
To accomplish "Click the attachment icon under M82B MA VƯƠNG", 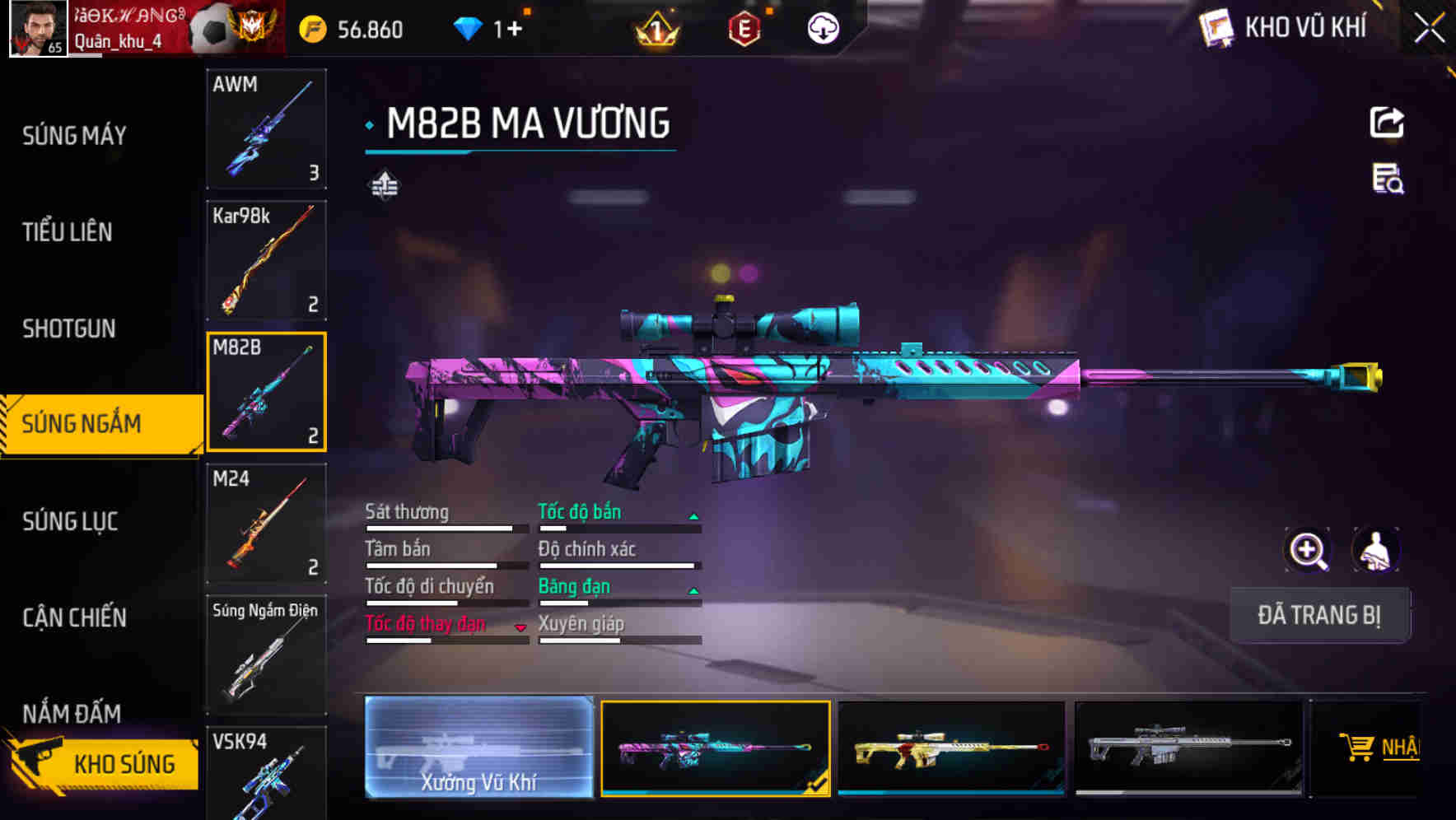I will [x=384, y=185].
